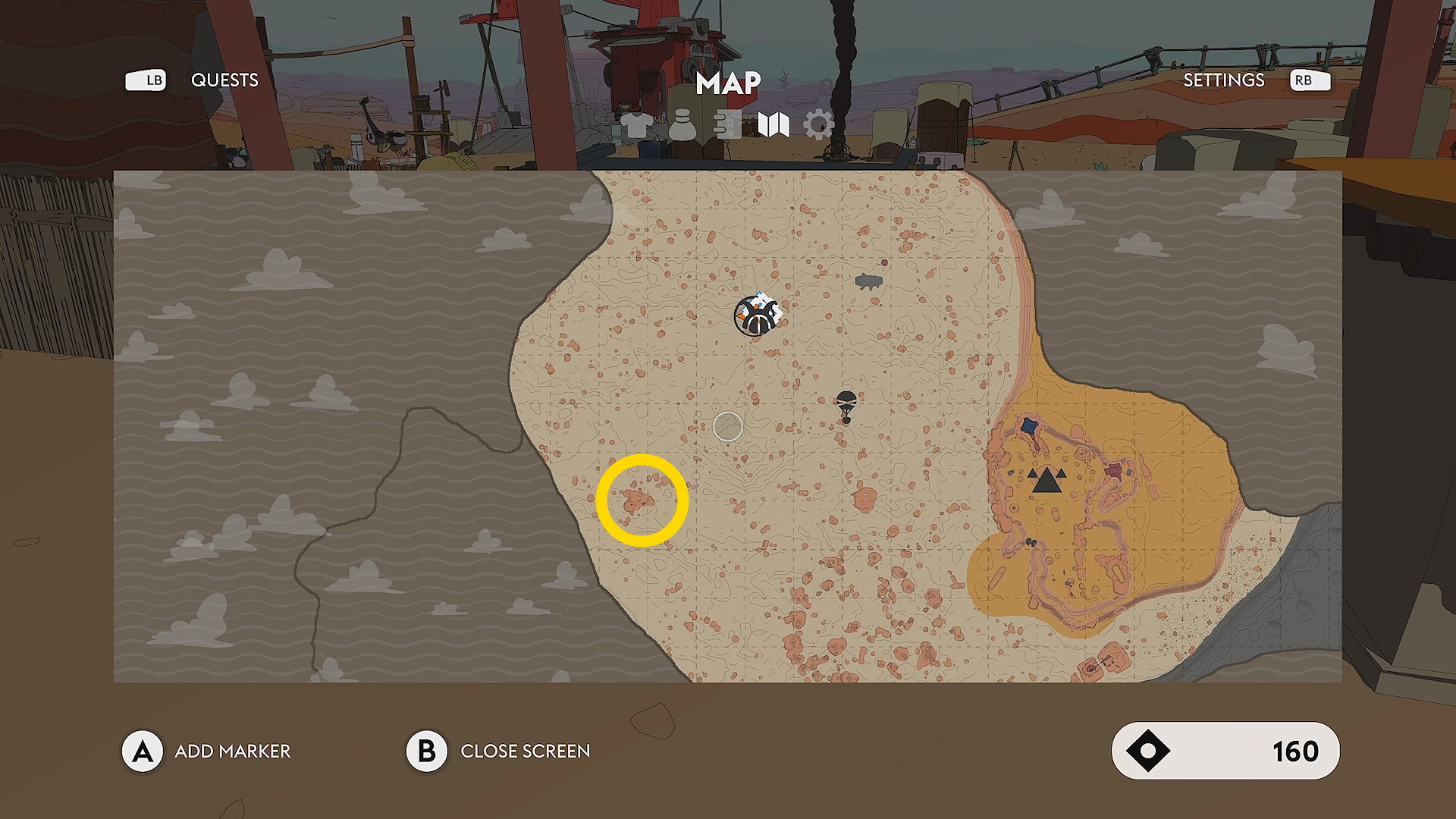This screenshot has height=819, width=1456.
Task: Select the folded map tab icon
Action: (773, 125)
